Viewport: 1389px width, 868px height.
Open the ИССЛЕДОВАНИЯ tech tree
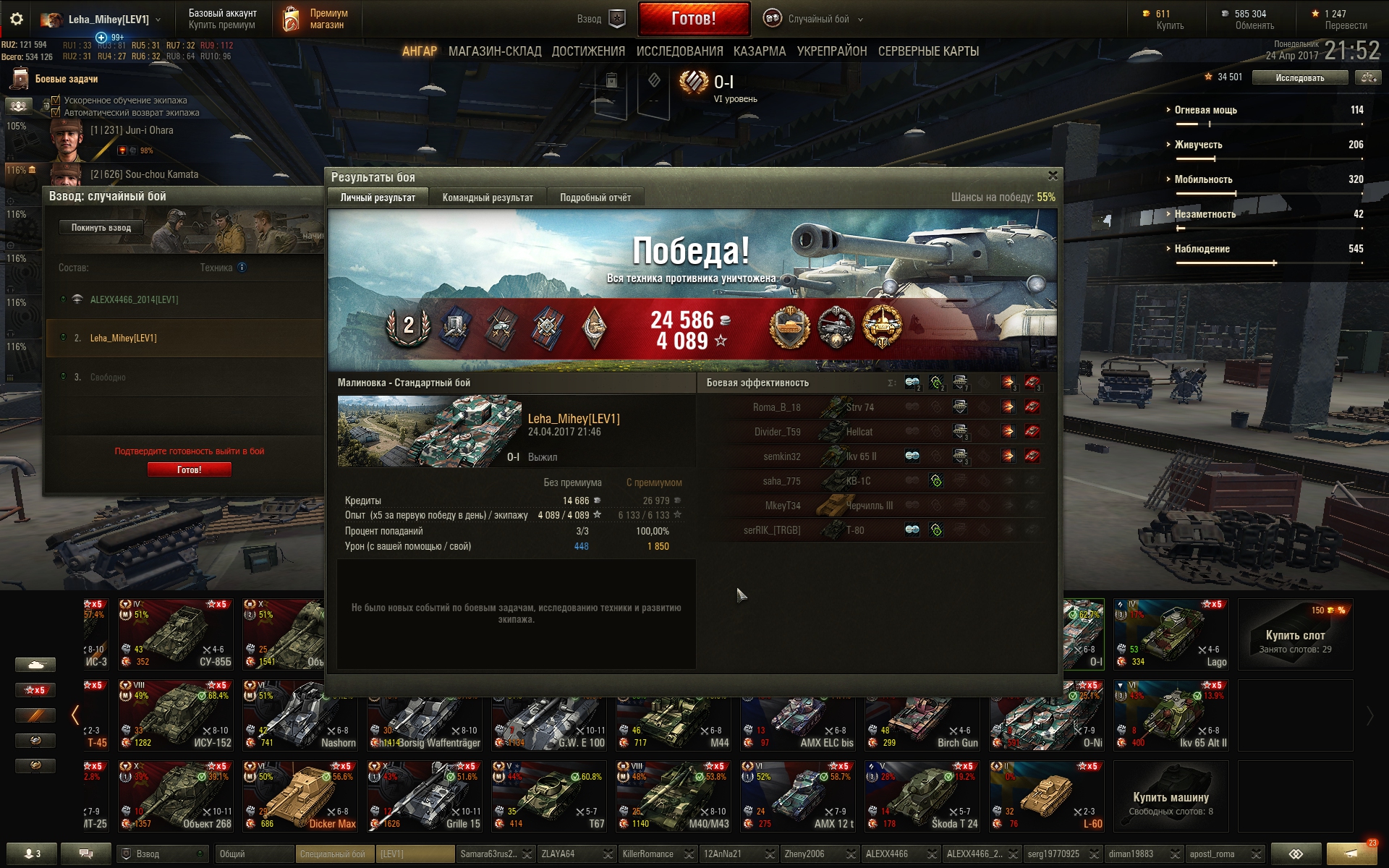(679, 51)
